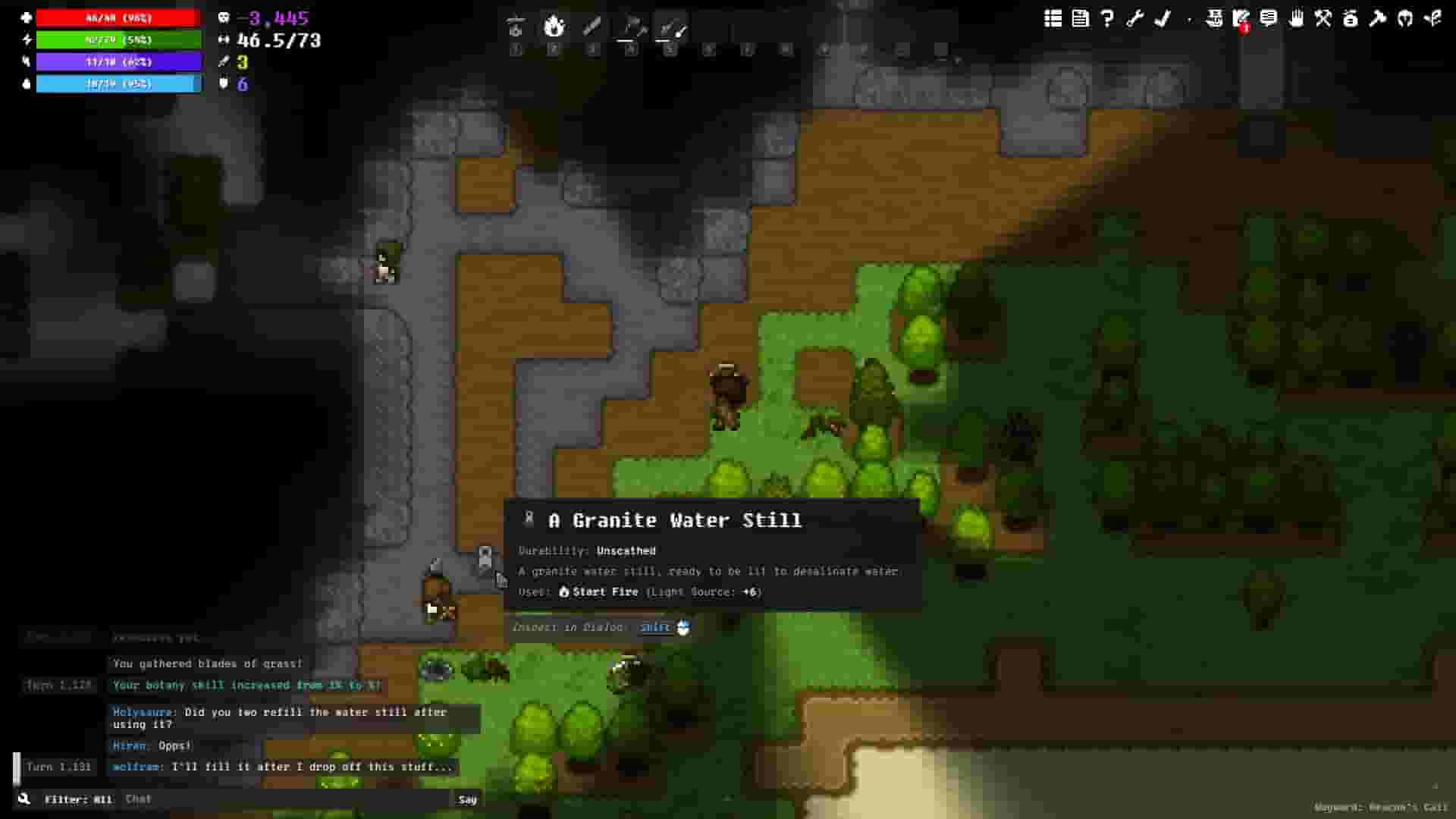Open milestones via the checkmark icon
Viewport: 1456px width, 819px height.
(1162, 20)
